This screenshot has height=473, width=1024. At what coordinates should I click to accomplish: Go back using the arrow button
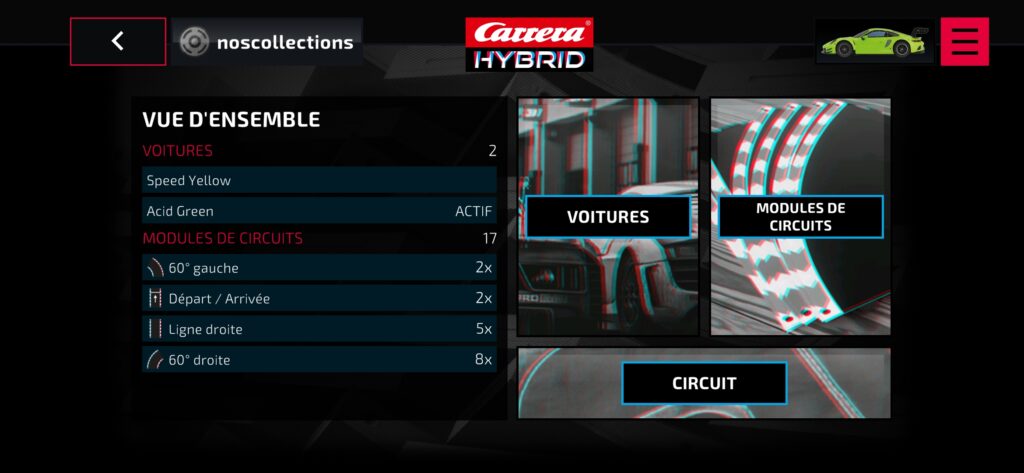coord(118,41)
